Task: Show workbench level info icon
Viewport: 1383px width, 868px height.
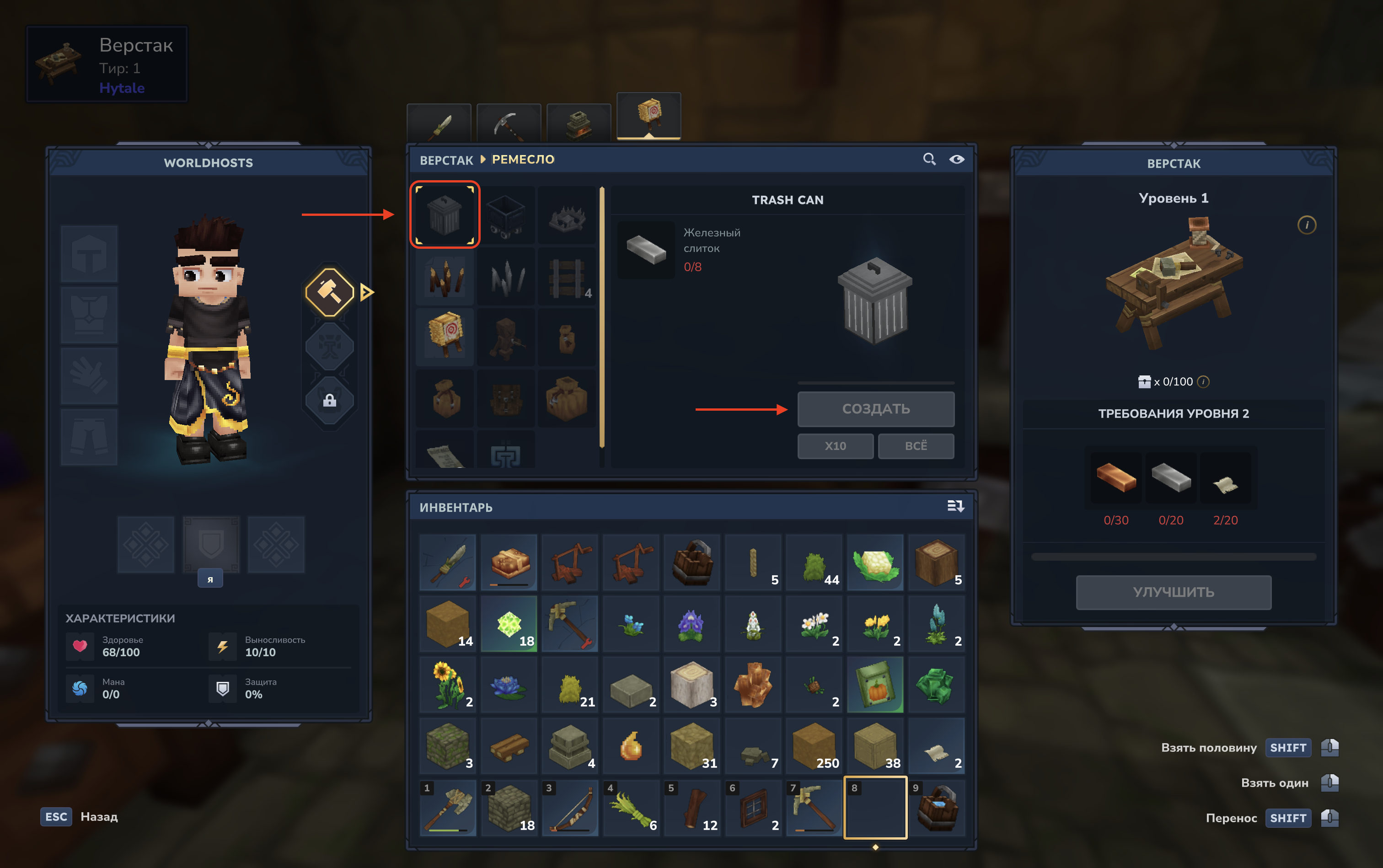Action: click(x=1307, y=225)
